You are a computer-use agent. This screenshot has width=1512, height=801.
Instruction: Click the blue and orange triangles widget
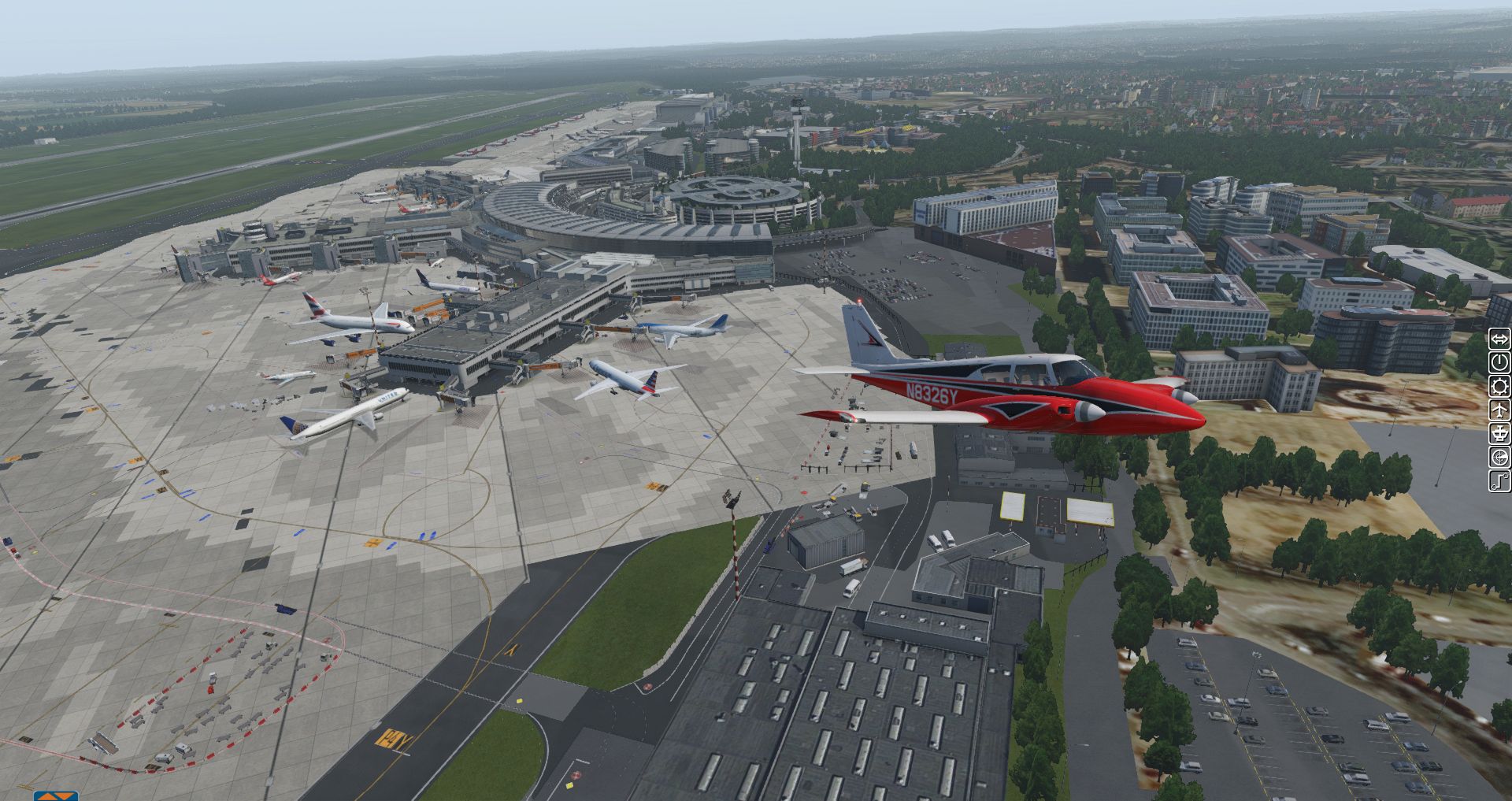click(56, 795)
